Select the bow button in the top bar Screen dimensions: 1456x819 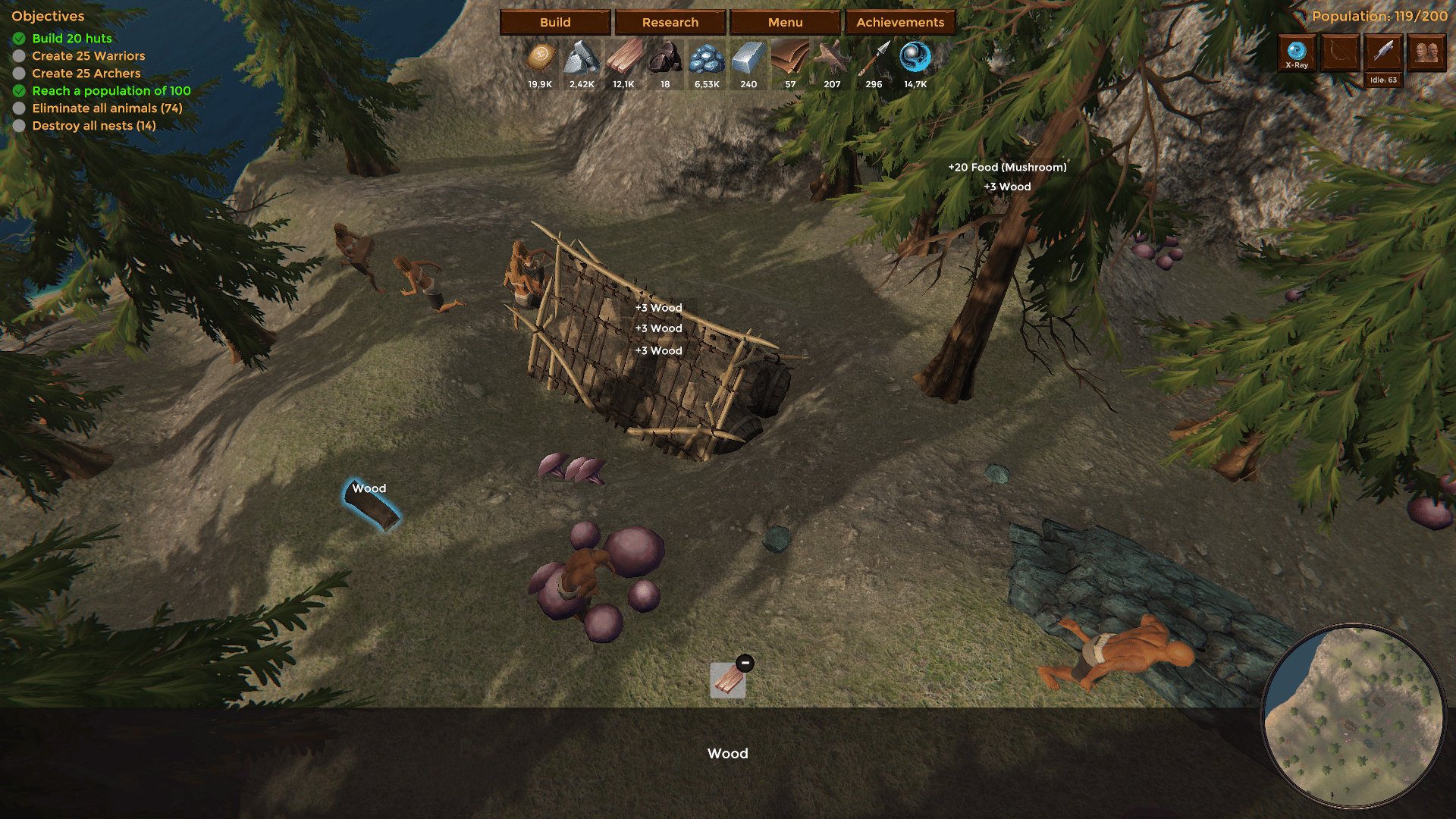point(1340,53)
